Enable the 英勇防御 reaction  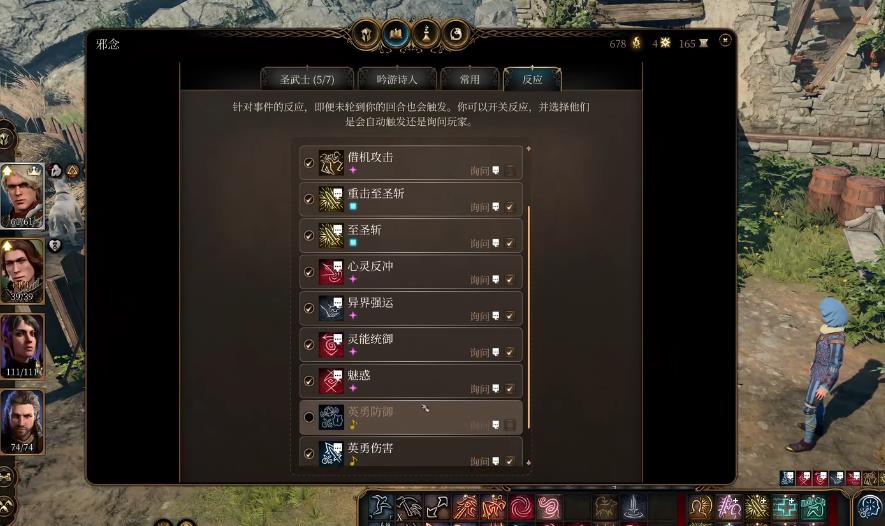[x=309, y=417]
